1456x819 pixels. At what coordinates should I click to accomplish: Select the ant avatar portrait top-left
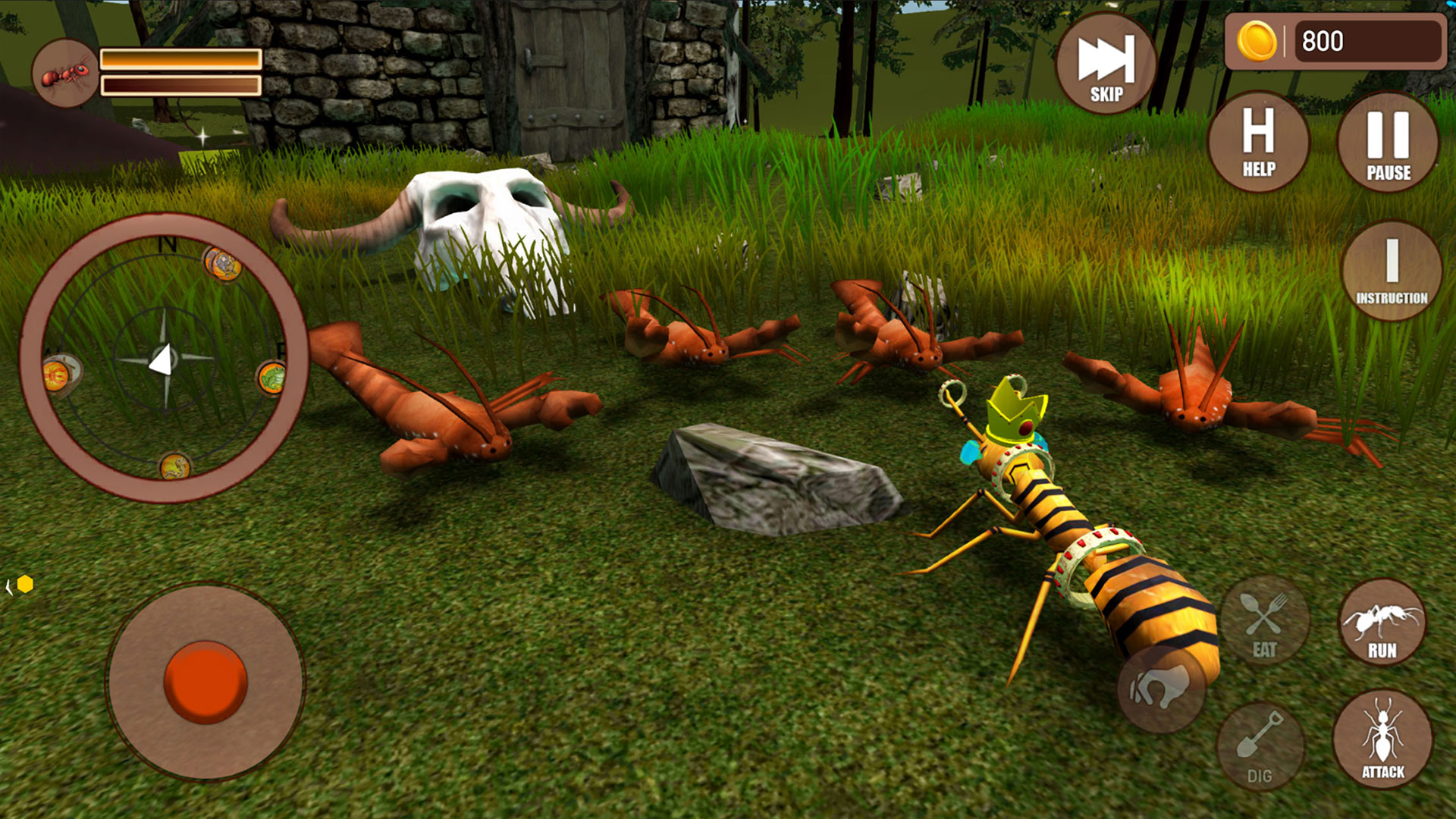pyautogui.click(x=64, y=72)
